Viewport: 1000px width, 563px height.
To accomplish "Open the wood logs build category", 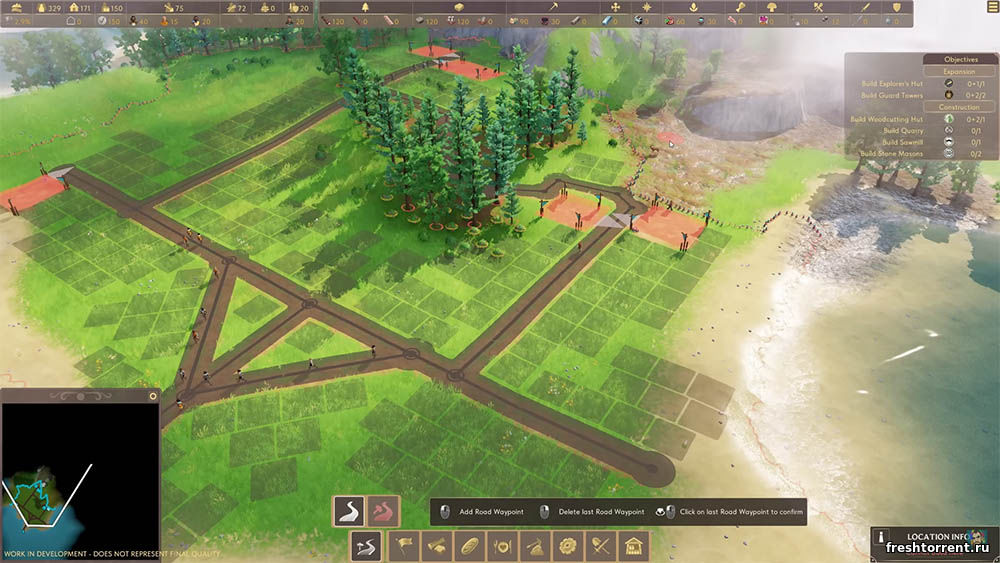I will pyautogui.click(x=438, y=546).
